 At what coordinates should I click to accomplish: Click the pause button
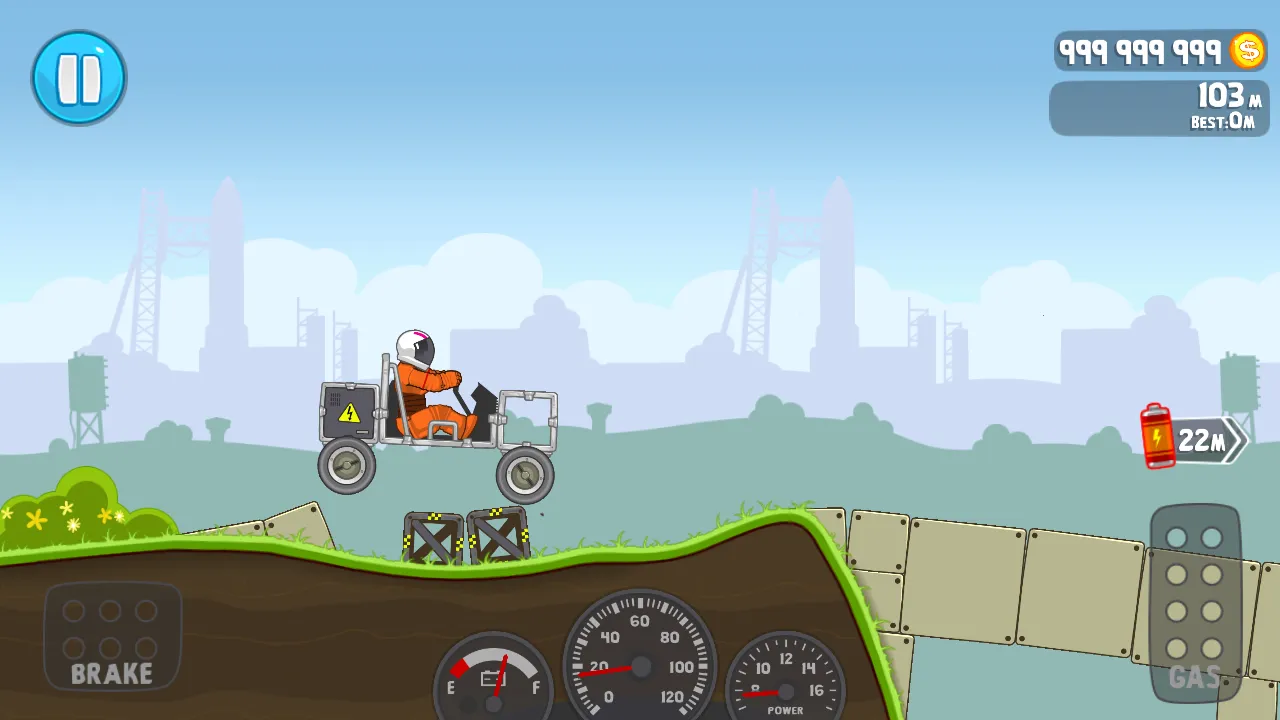coord(79,77)
